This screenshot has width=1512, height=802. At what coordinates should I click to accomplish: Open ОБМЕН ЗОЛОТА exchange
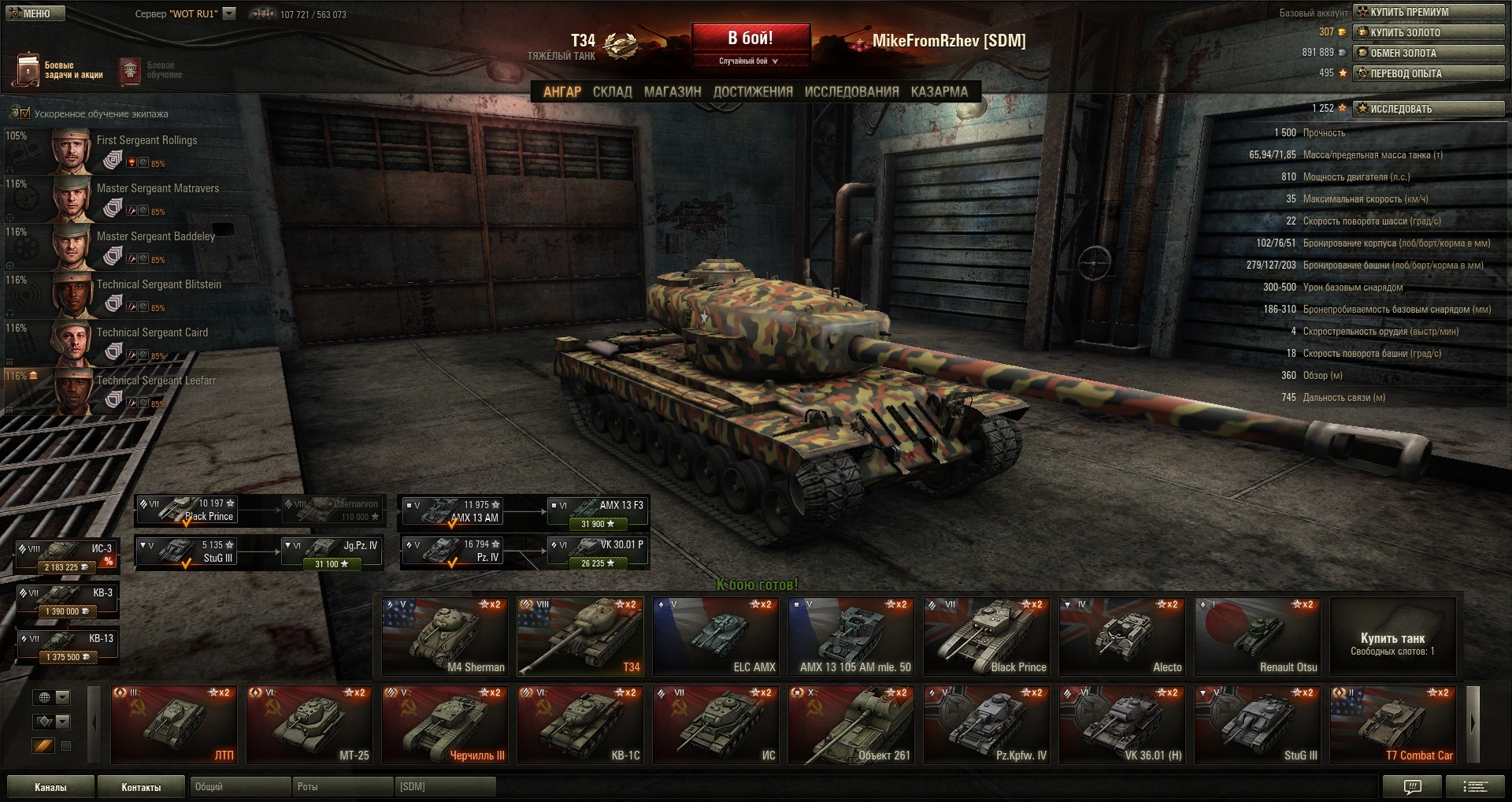[x=1429, y=53]
